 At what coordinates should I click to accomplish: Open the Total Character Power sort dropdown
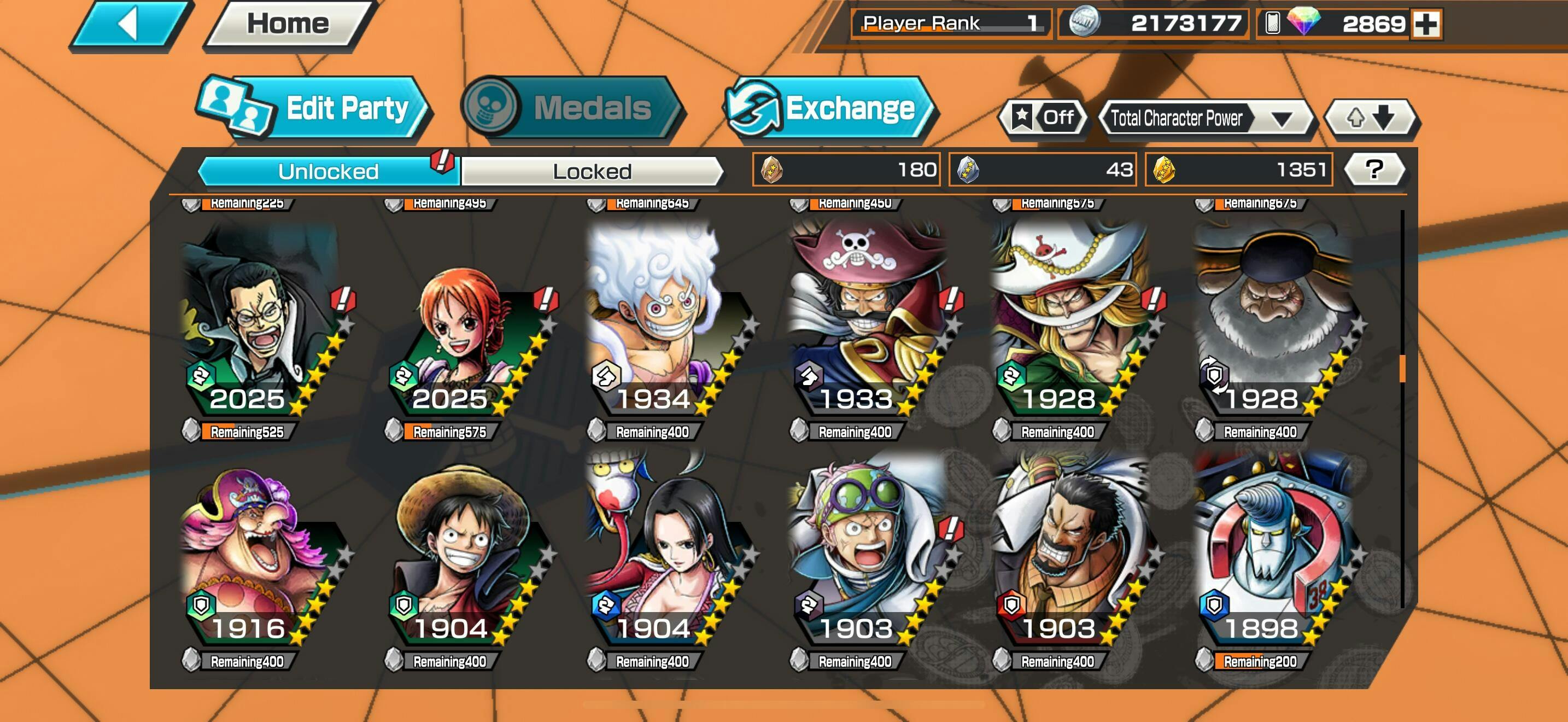click(1206, 118)
